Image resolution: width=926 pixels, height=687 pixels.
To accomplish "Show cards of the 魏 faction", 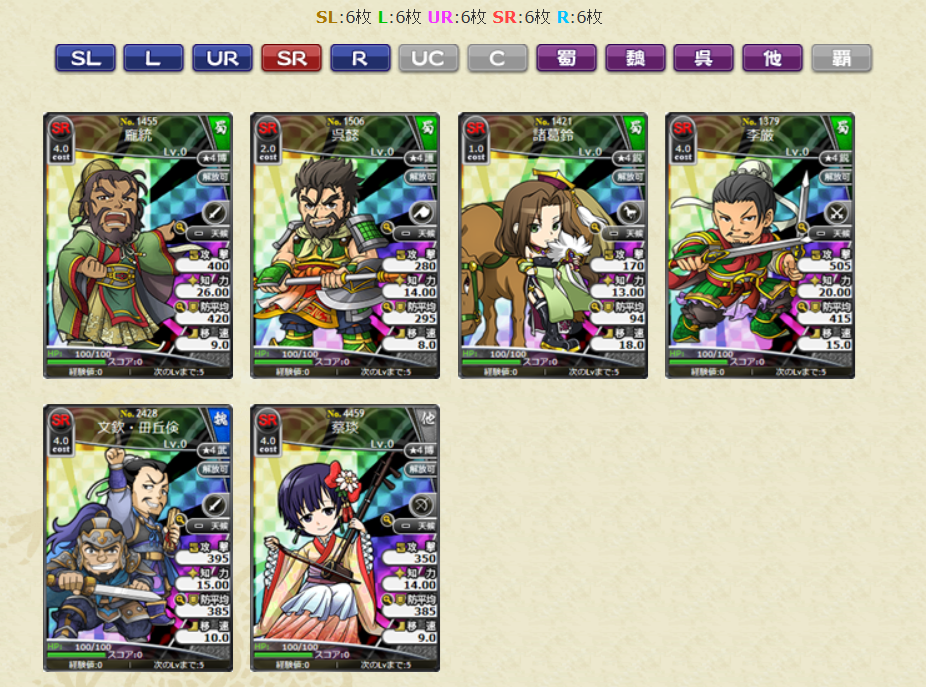I will click(635, 58).
